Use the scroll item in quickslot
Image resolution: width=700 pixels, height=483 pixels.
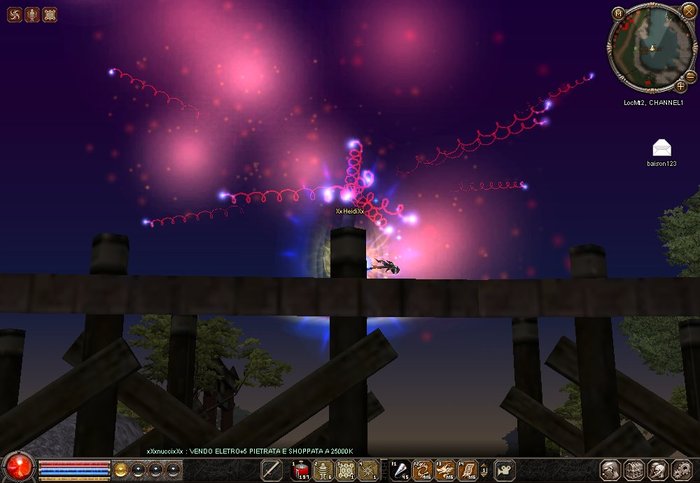click(x=466, y=470)
